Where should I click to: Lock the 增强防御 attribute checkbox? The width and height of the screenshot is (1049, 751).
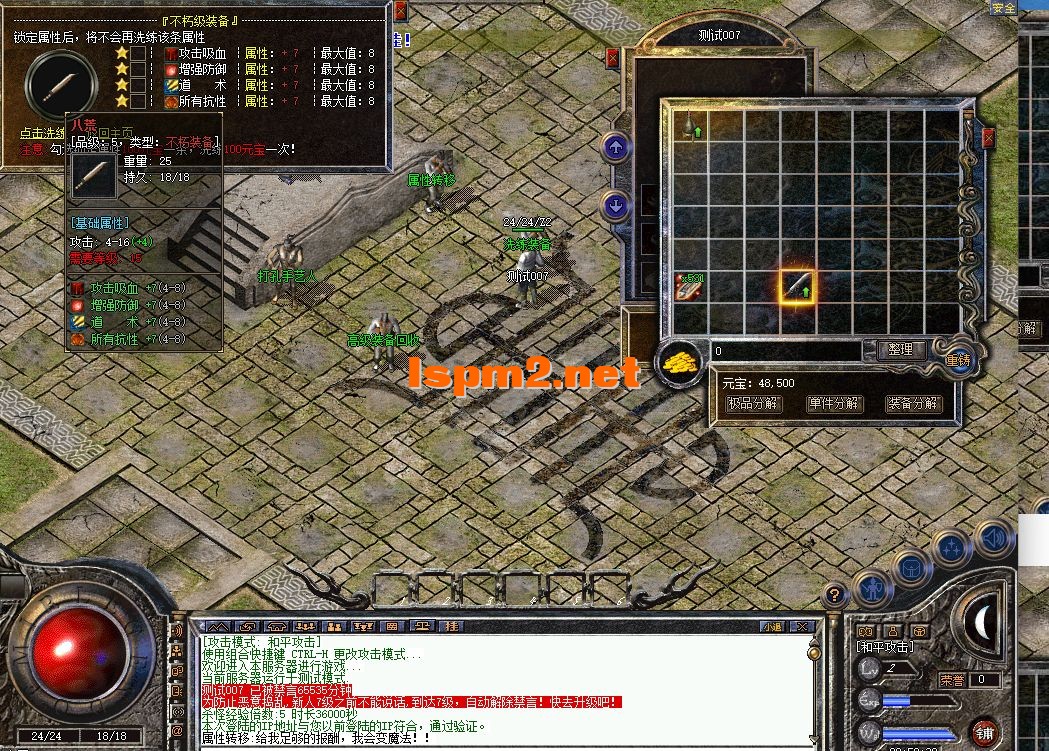(x=139, y=69)
